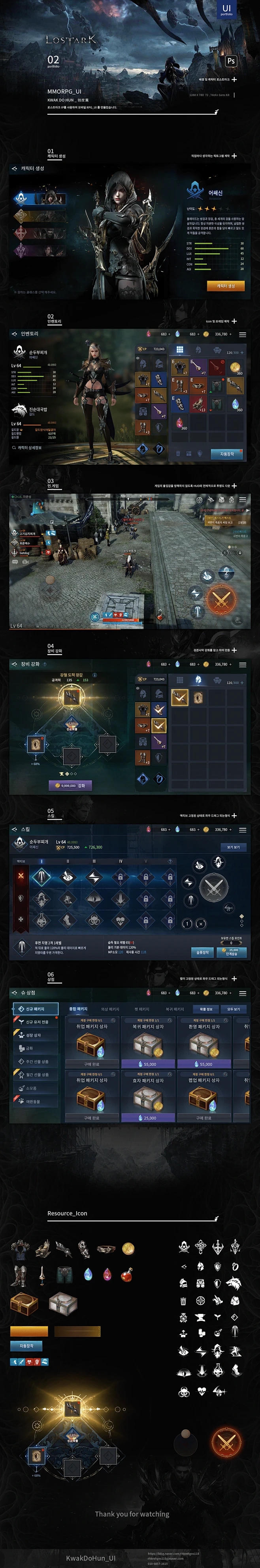260x1568 pixels.
Task: Buy the 복귀 패키지 상자 for 55,000
Action: coord(148,1064)
